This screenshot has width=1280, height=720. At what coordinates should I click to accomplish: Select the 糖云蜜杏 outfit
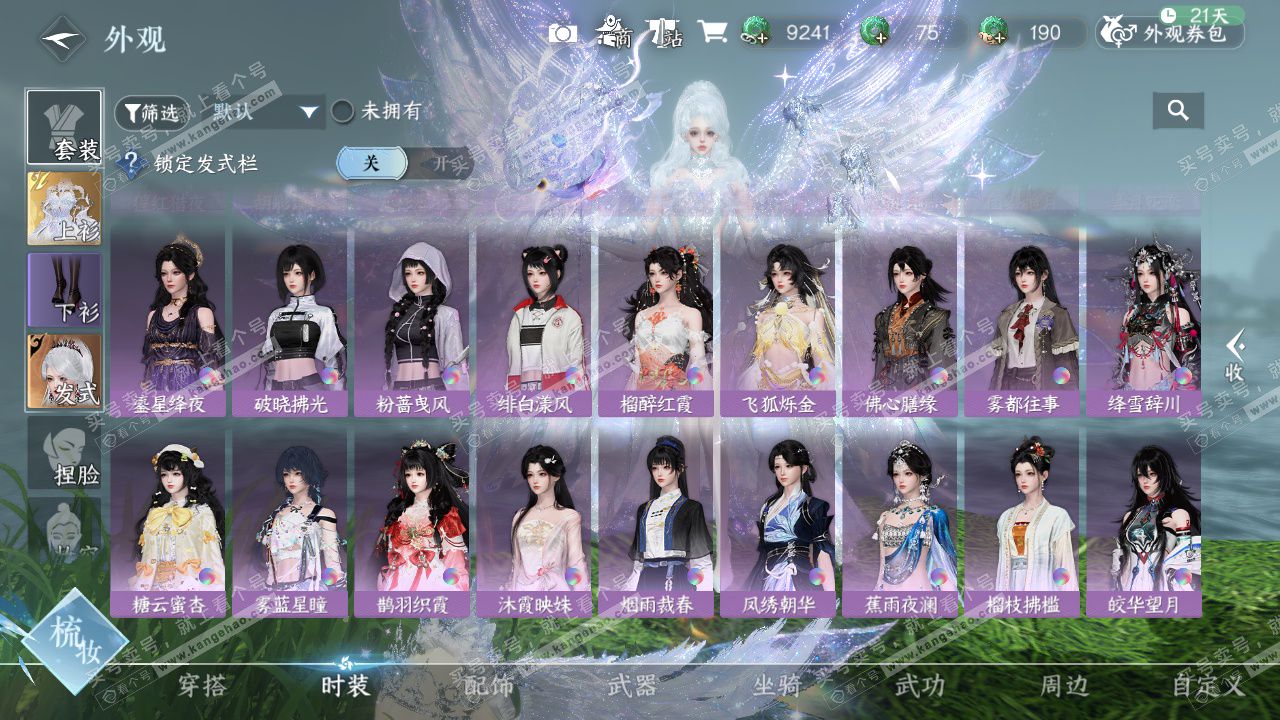(168, 524)
